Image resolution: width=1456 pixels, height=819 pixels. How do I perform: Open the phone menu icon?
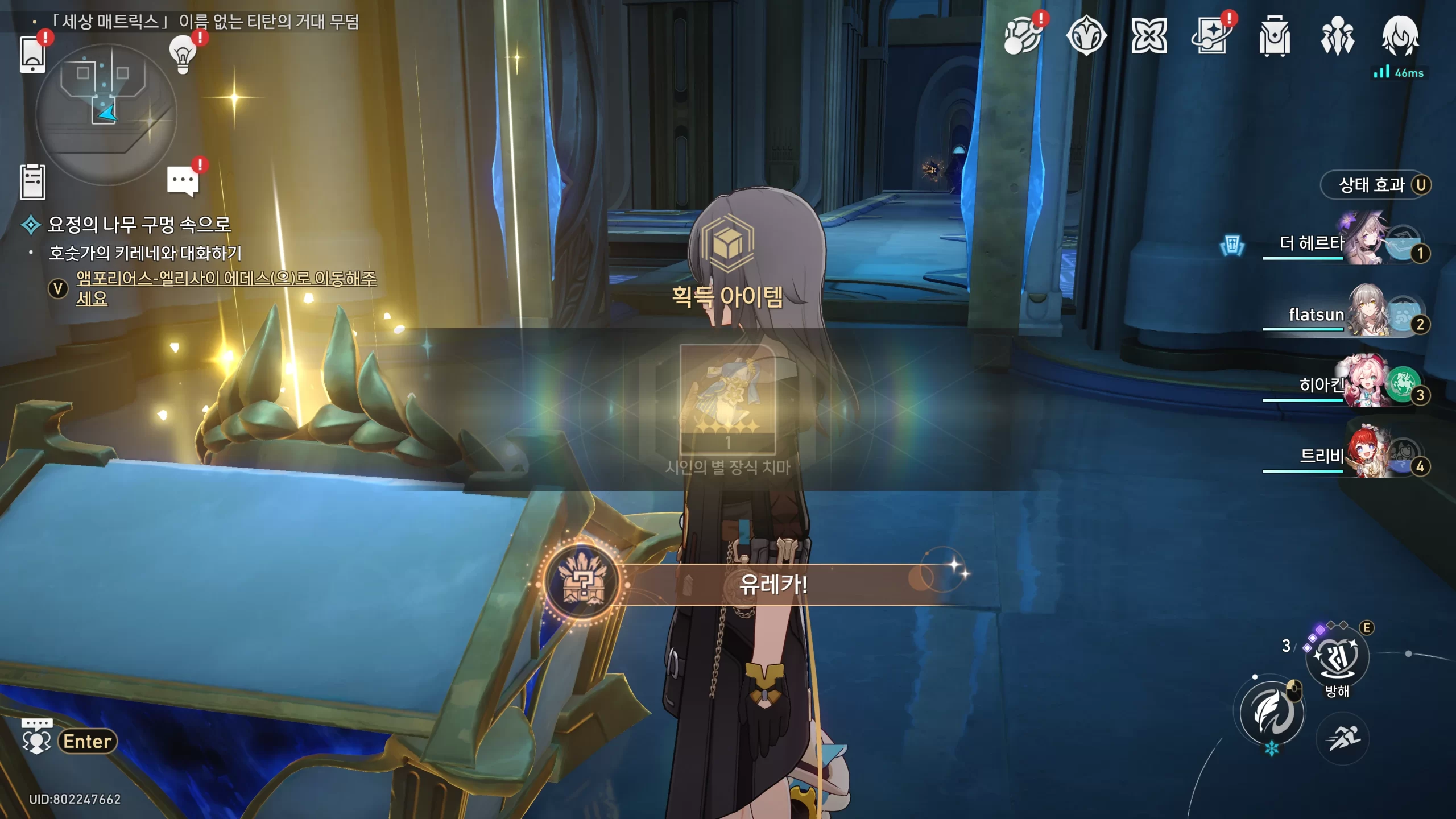click(32, 55)
